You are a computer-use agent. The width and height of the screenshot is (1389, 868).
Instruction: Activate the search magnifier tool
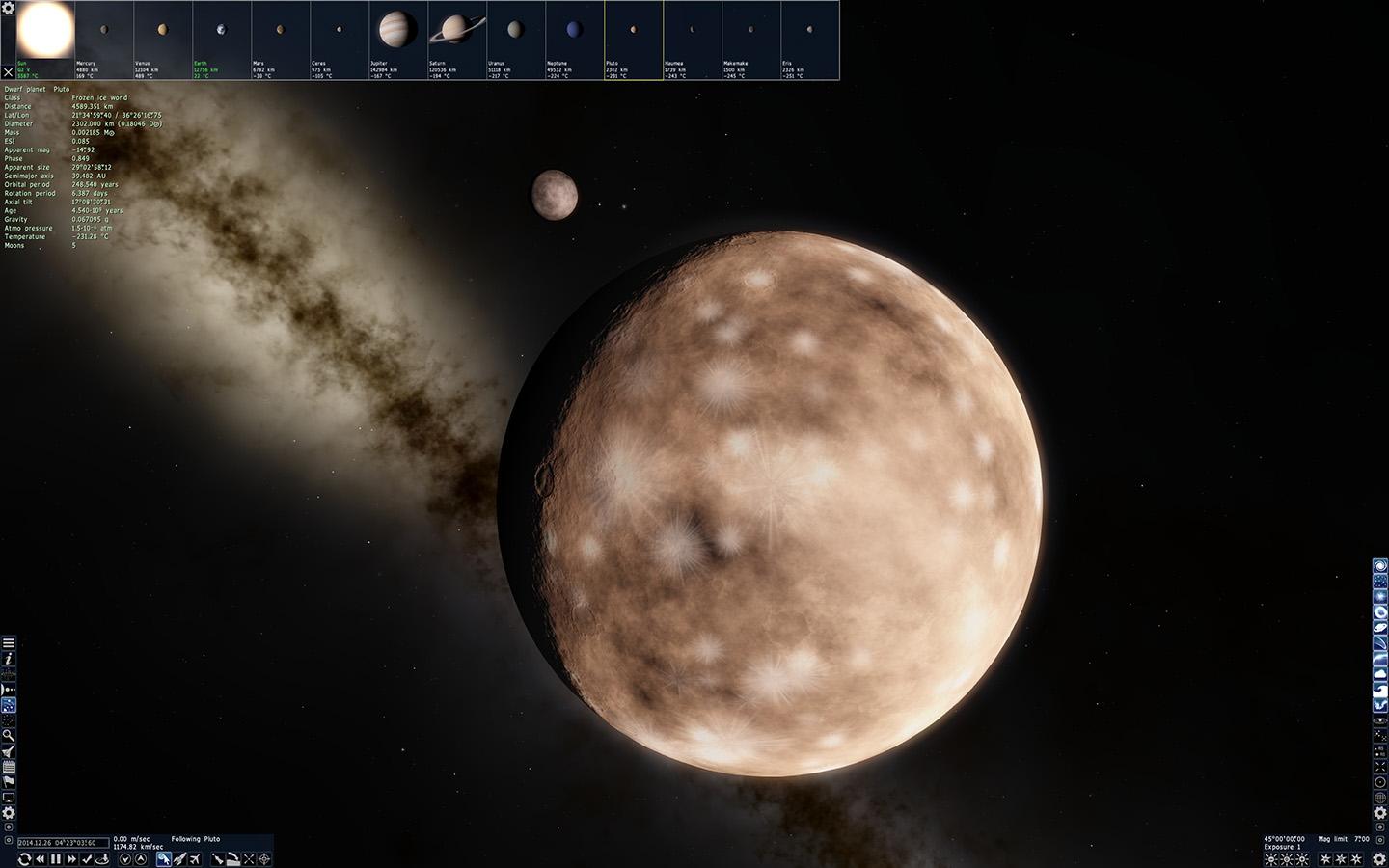10,735
